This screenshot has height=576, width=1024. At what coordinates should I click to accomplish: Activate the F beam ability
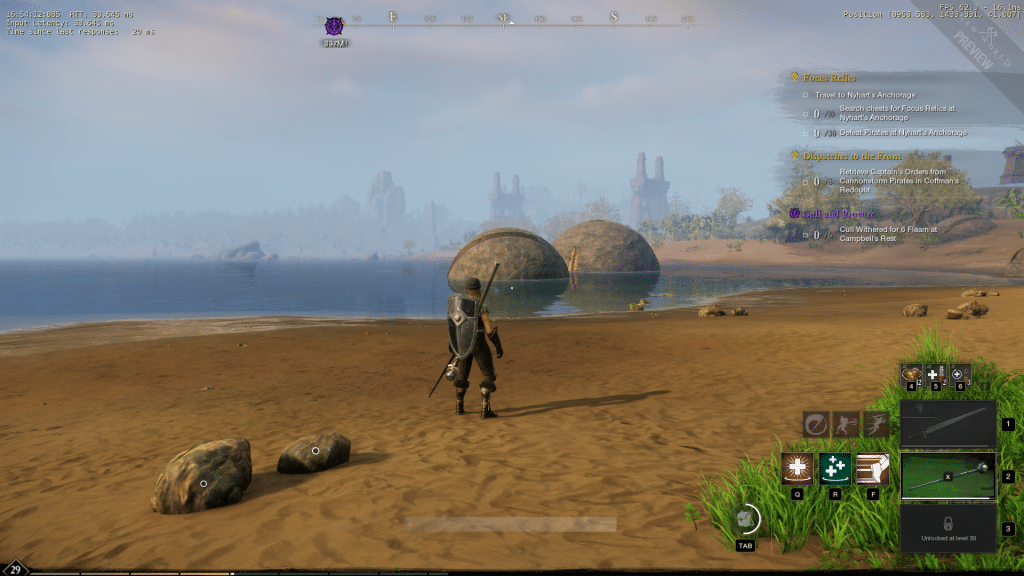[872, 469]
